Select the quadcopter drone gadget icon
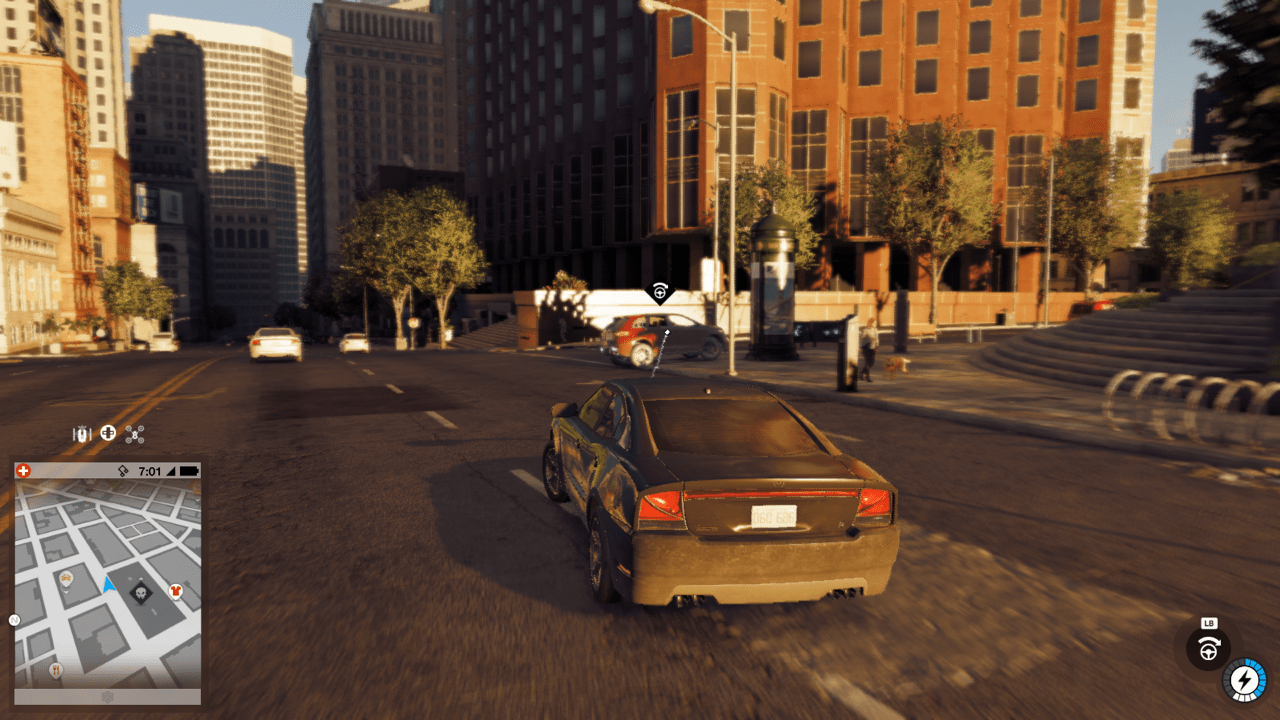This screenshot has height=720, width=1280. tap(135, 434)
